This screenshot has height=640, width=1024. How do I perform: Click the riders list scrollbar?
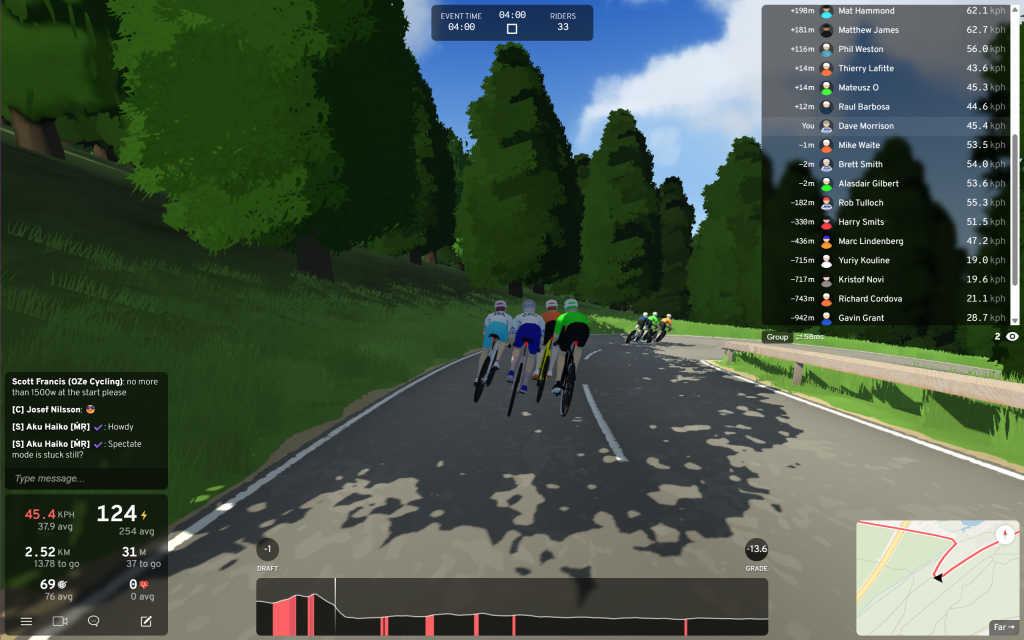[1016, 160]
